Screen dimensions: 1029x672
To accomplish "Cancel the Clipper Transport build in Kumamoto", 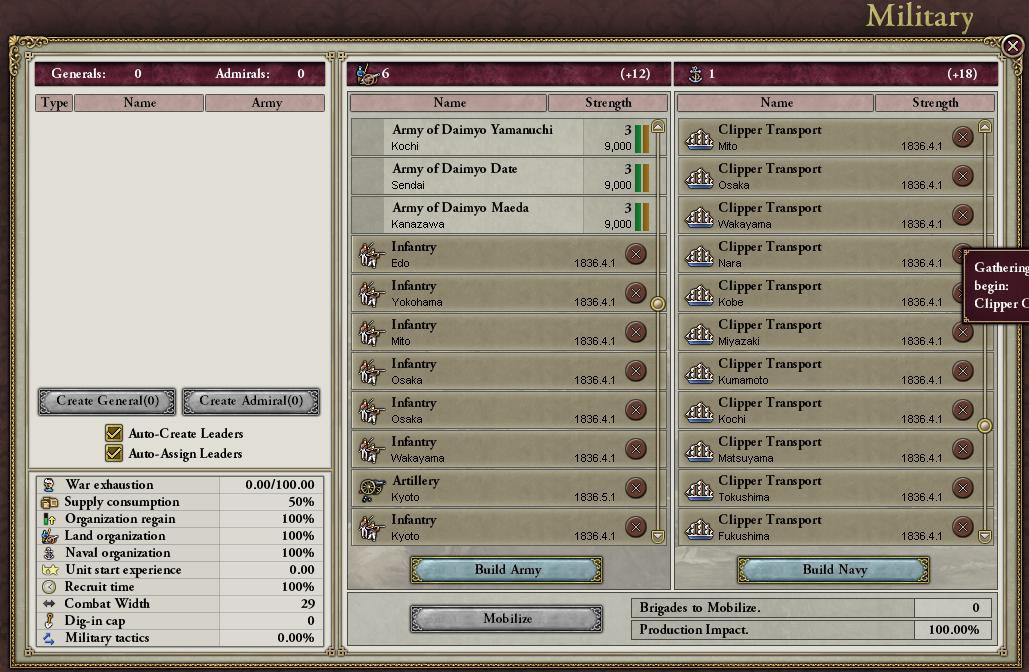I will 962,371.
